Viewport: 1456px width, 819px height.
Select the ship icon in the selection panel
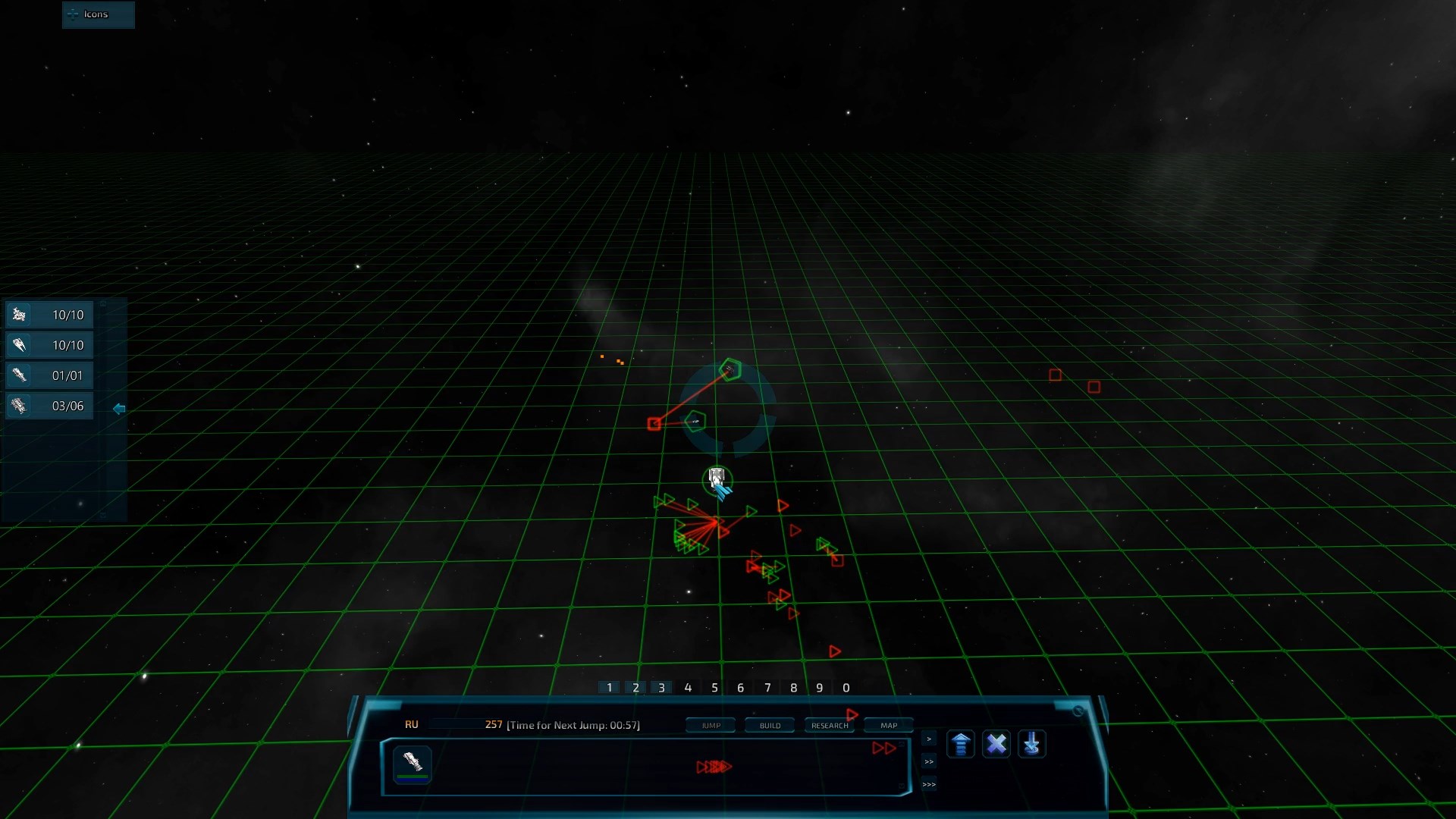(x=413, y=763)
